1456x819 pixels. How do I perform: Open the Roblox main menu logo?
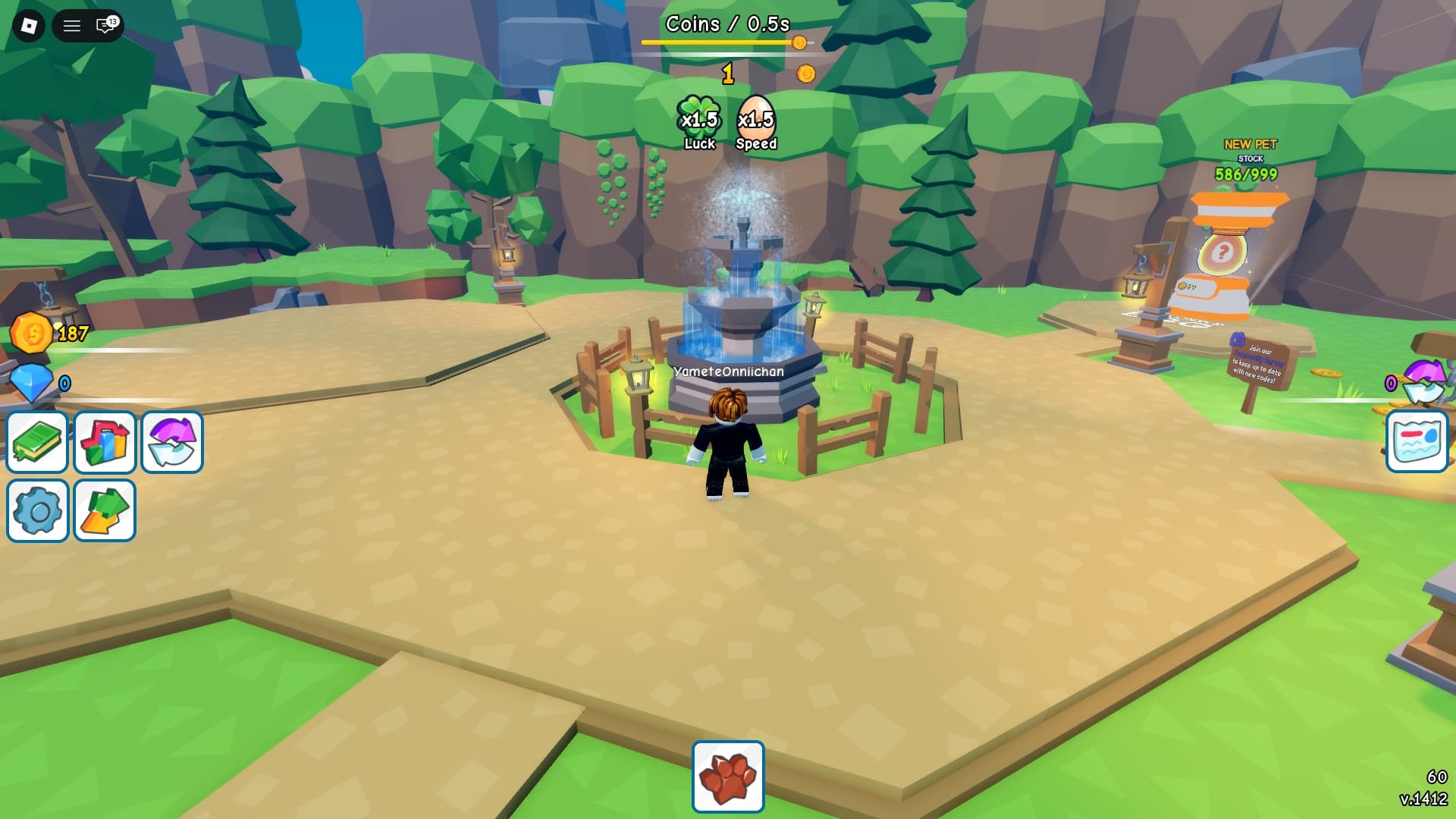click(29, 26)
